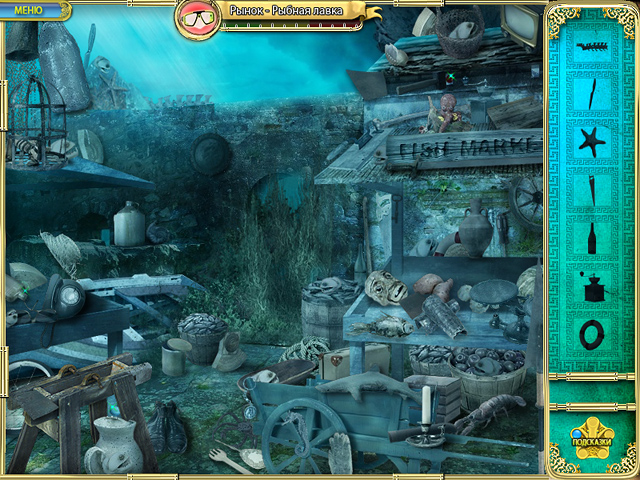Select the starfish silhouette in the list

592,141
